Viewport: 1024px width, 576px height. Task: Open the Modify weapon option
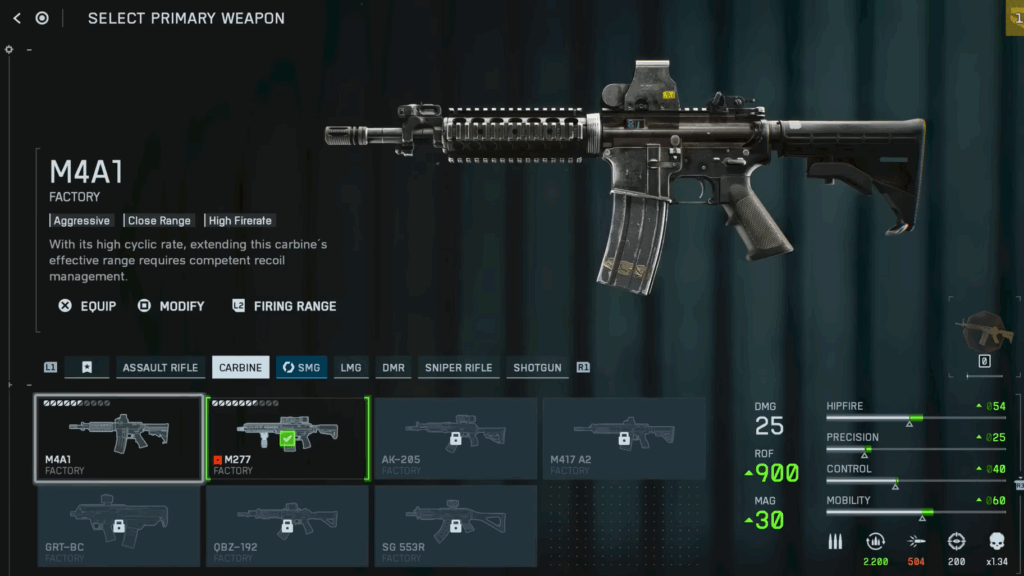tap(171, 306)
